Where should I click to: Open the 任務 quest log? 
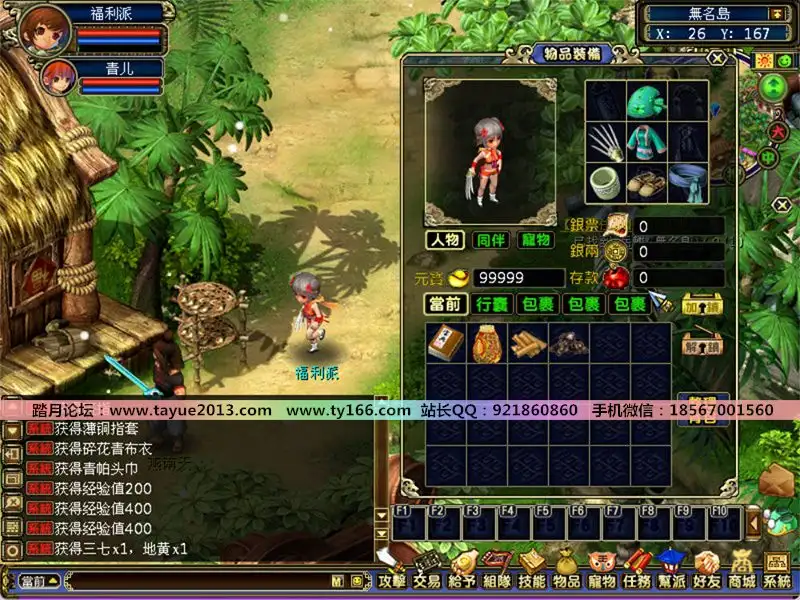click(x=637, y=578)
